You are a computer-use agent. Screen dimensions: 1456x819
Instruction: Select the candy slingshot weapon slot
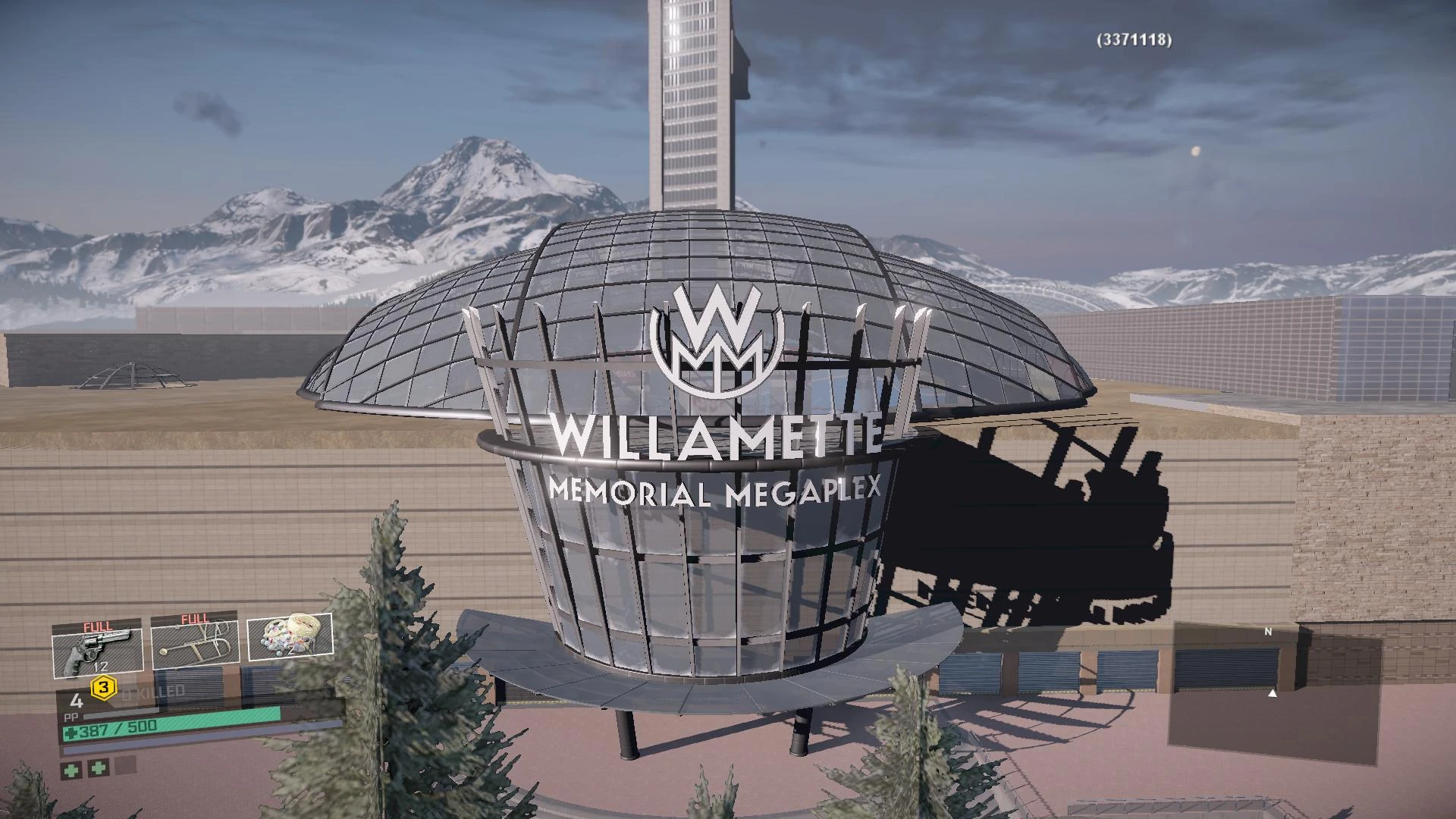pos(290,637)
